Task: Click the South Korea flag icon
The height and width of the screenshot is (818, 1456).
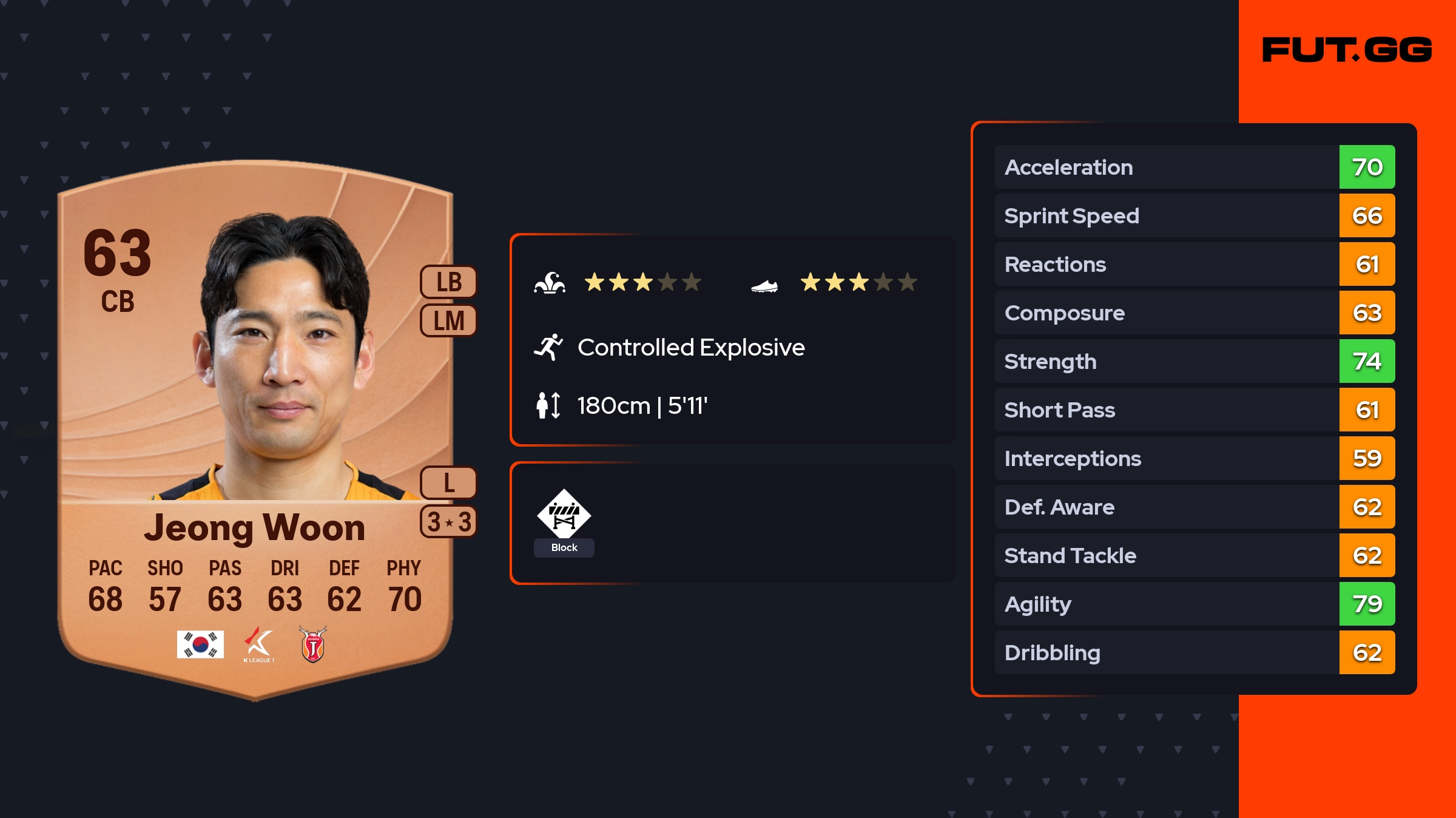Action: click(x=200, y=644)
